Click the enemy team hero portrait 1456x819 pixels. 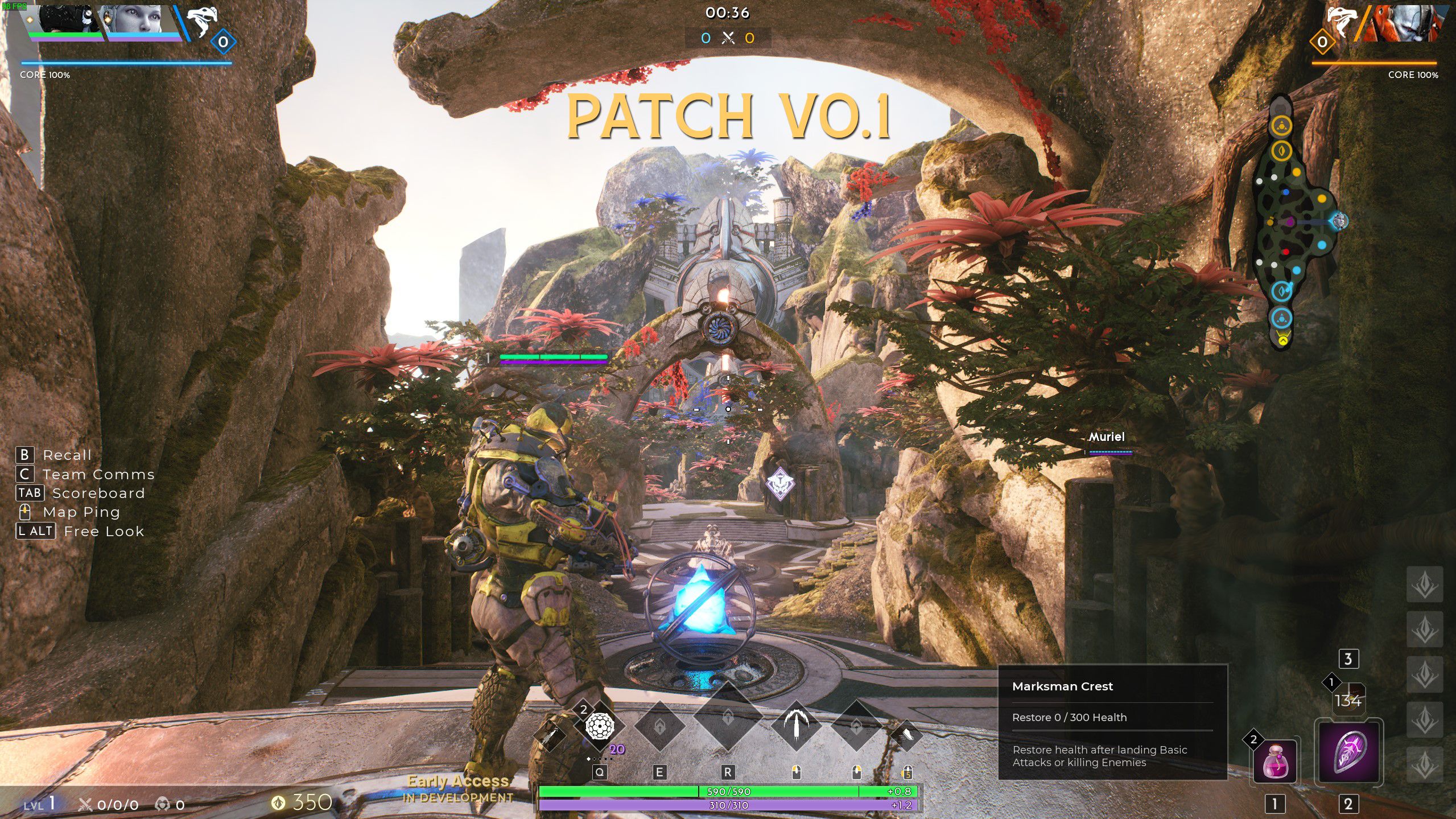pos(1405,23)
